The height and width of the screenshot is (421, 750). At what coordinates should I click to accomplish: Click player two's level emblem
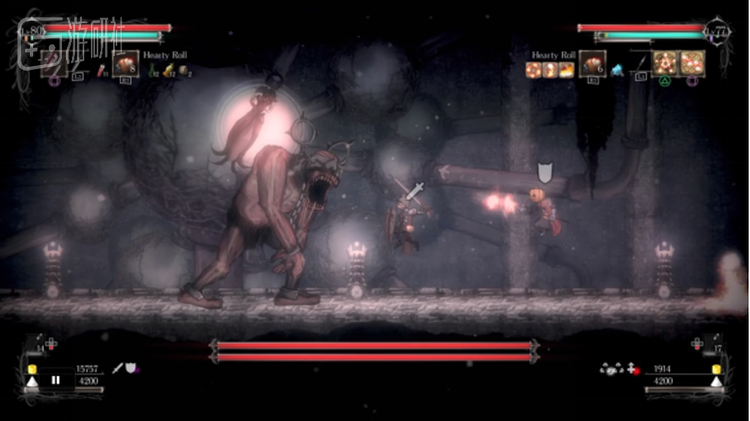[717, 32]
